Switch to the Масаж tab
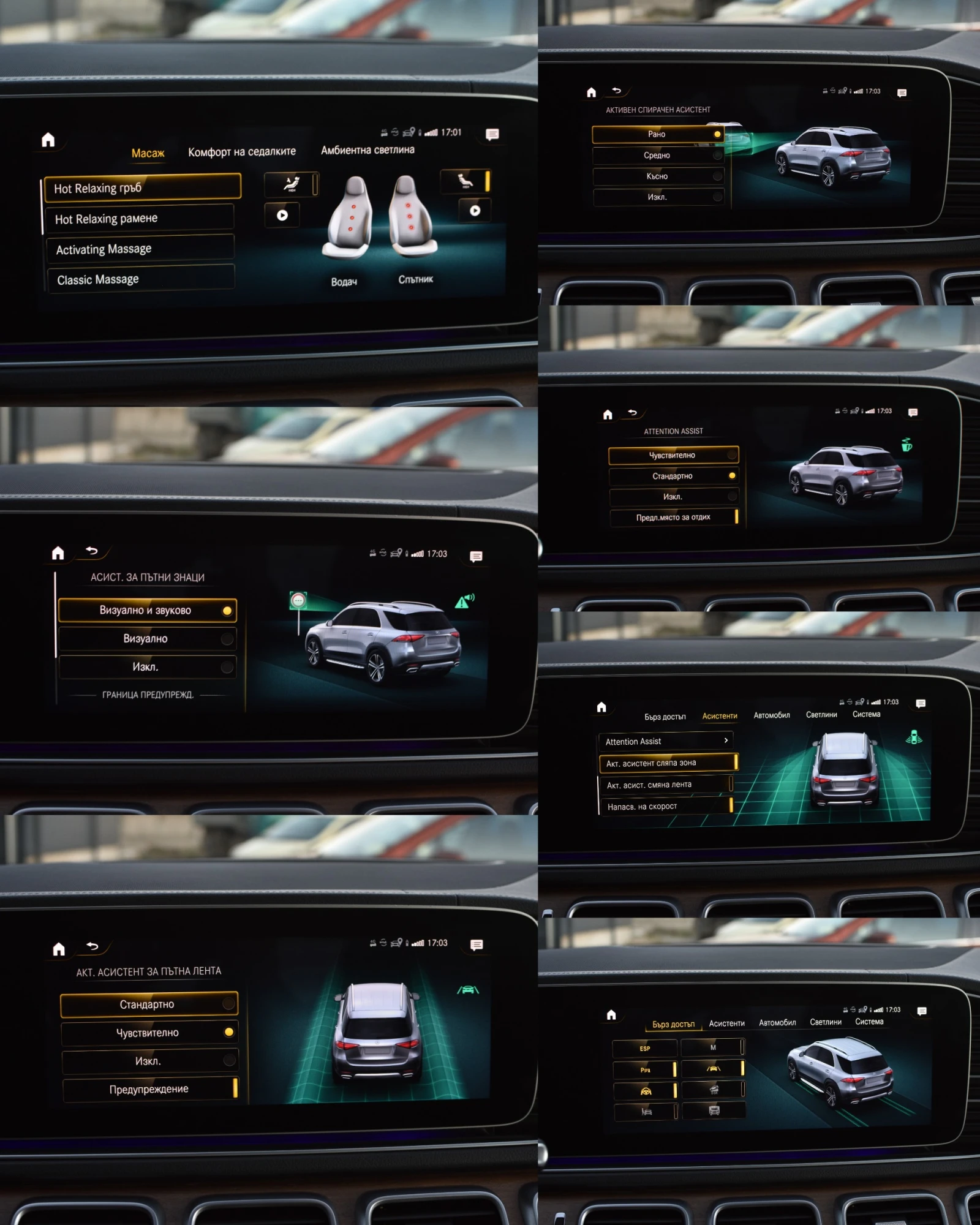The height and width of the screenshot is (1225, 980). pyautogui.click(x=148, y=153)
